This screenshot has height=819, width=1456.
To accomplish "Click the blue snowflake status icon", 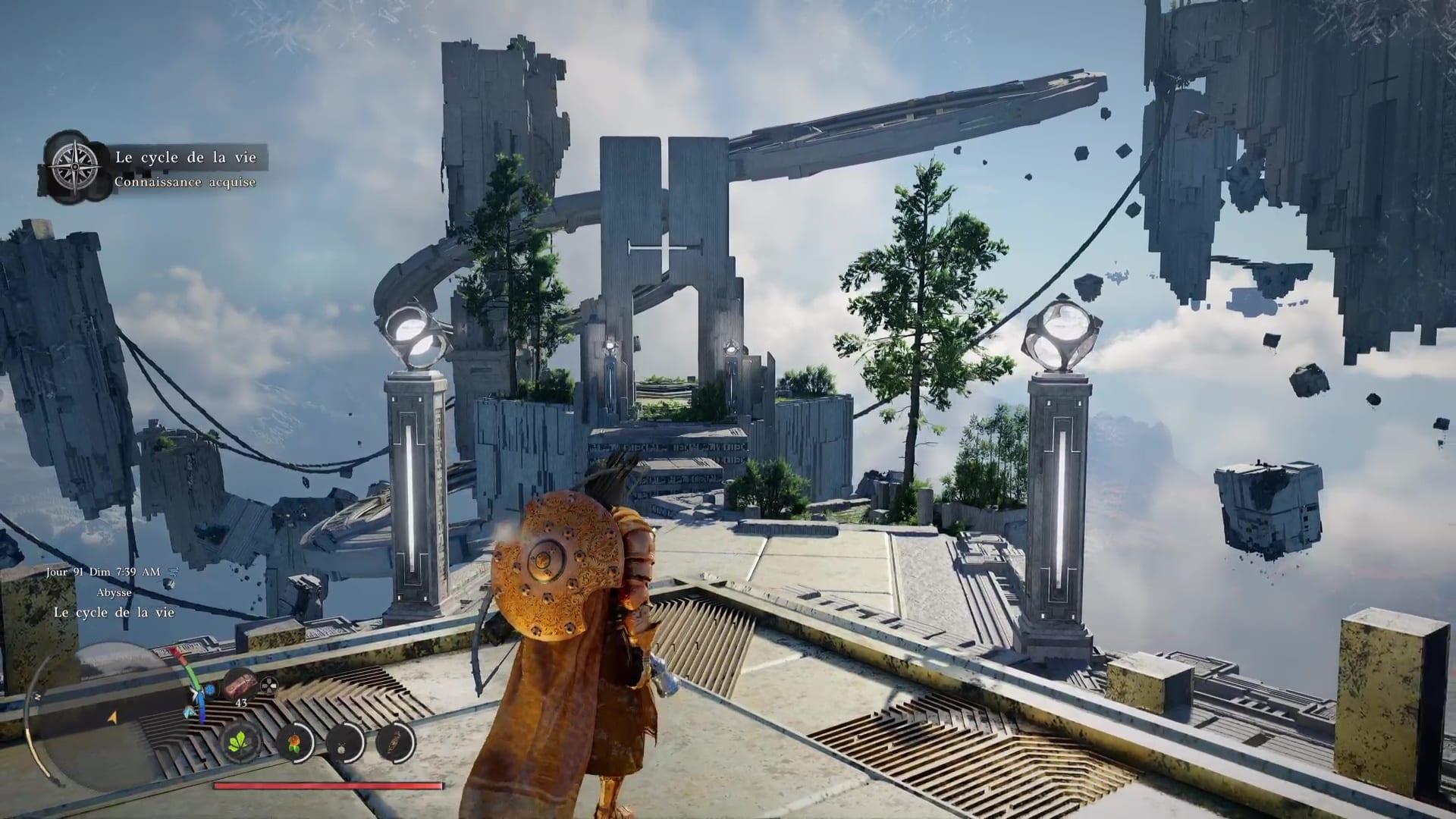I will click(212, 690).
